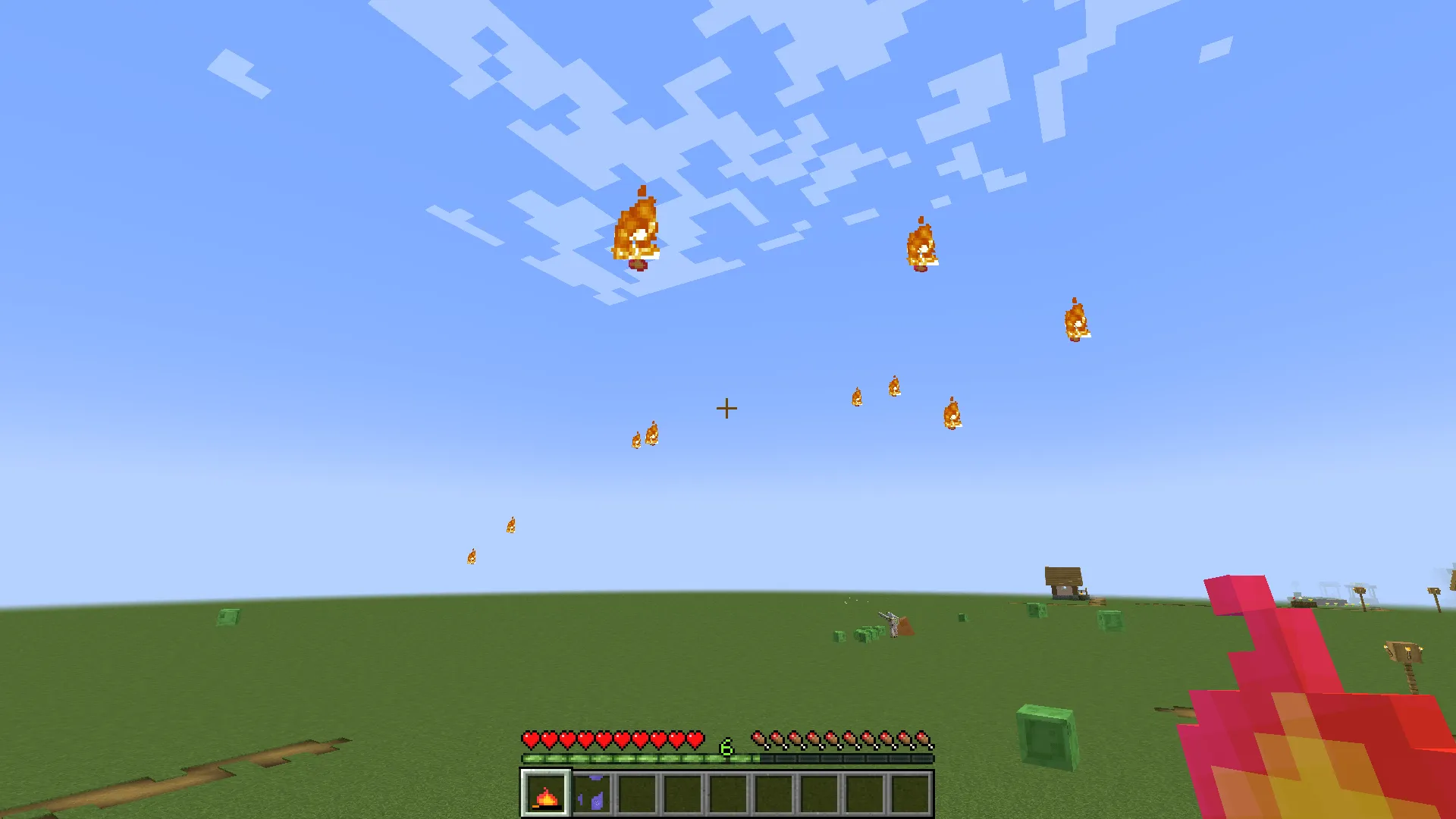Click the crosshair at screen center
This screenshot has height=819, width=1456.
coord(727,408)
